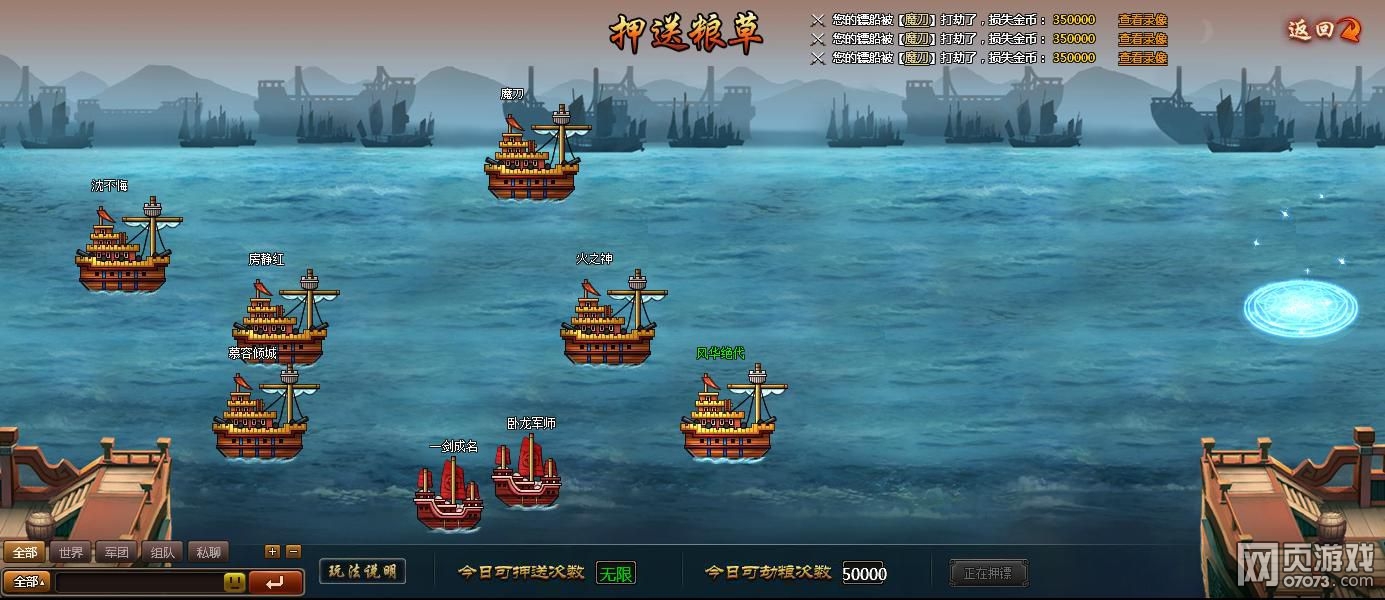
Task: Select the red junk ship of 一剑成名
Action: coord(448,495)
